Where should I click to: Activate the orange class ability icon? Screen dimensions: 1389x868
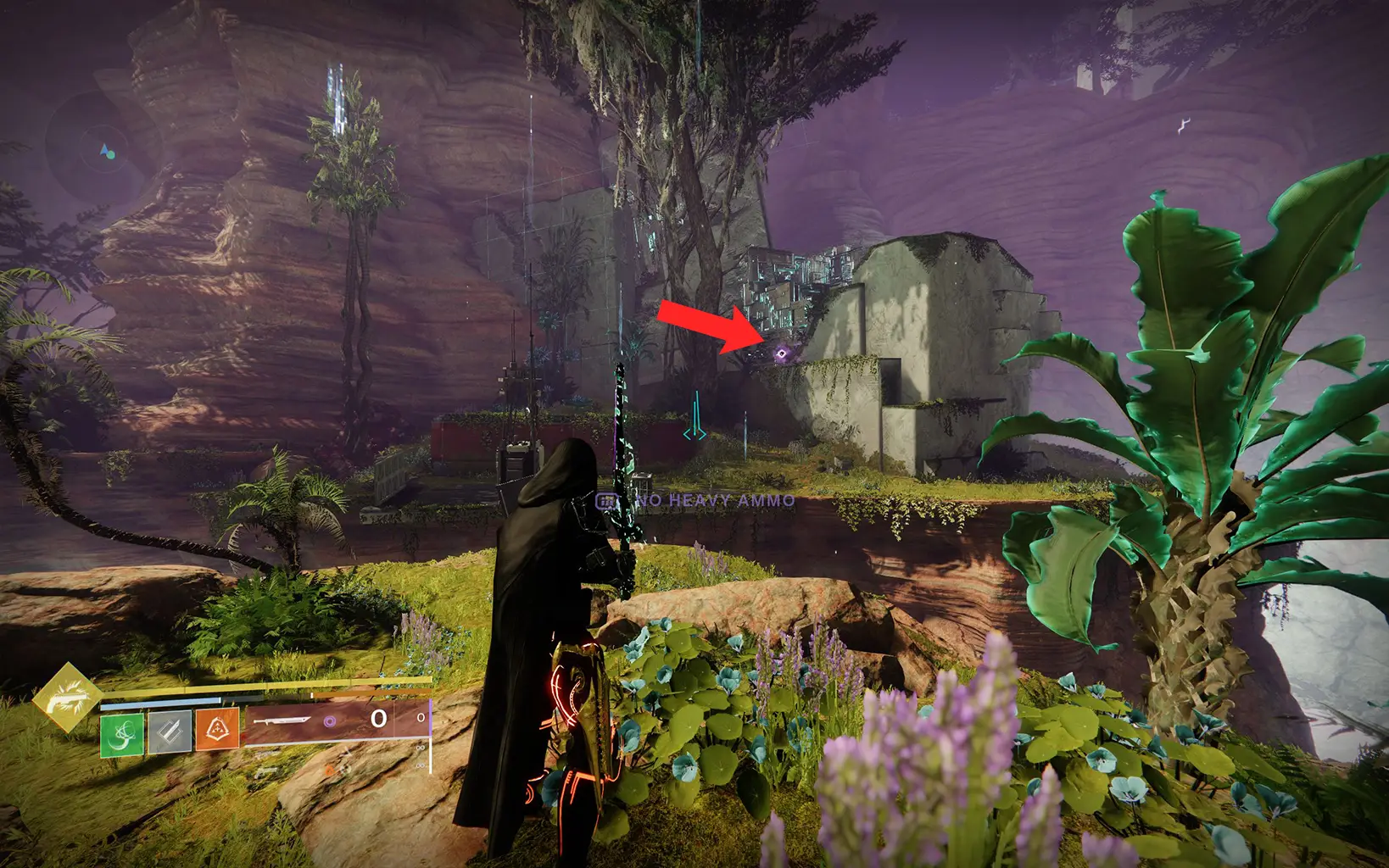click(x=217, y=730)
